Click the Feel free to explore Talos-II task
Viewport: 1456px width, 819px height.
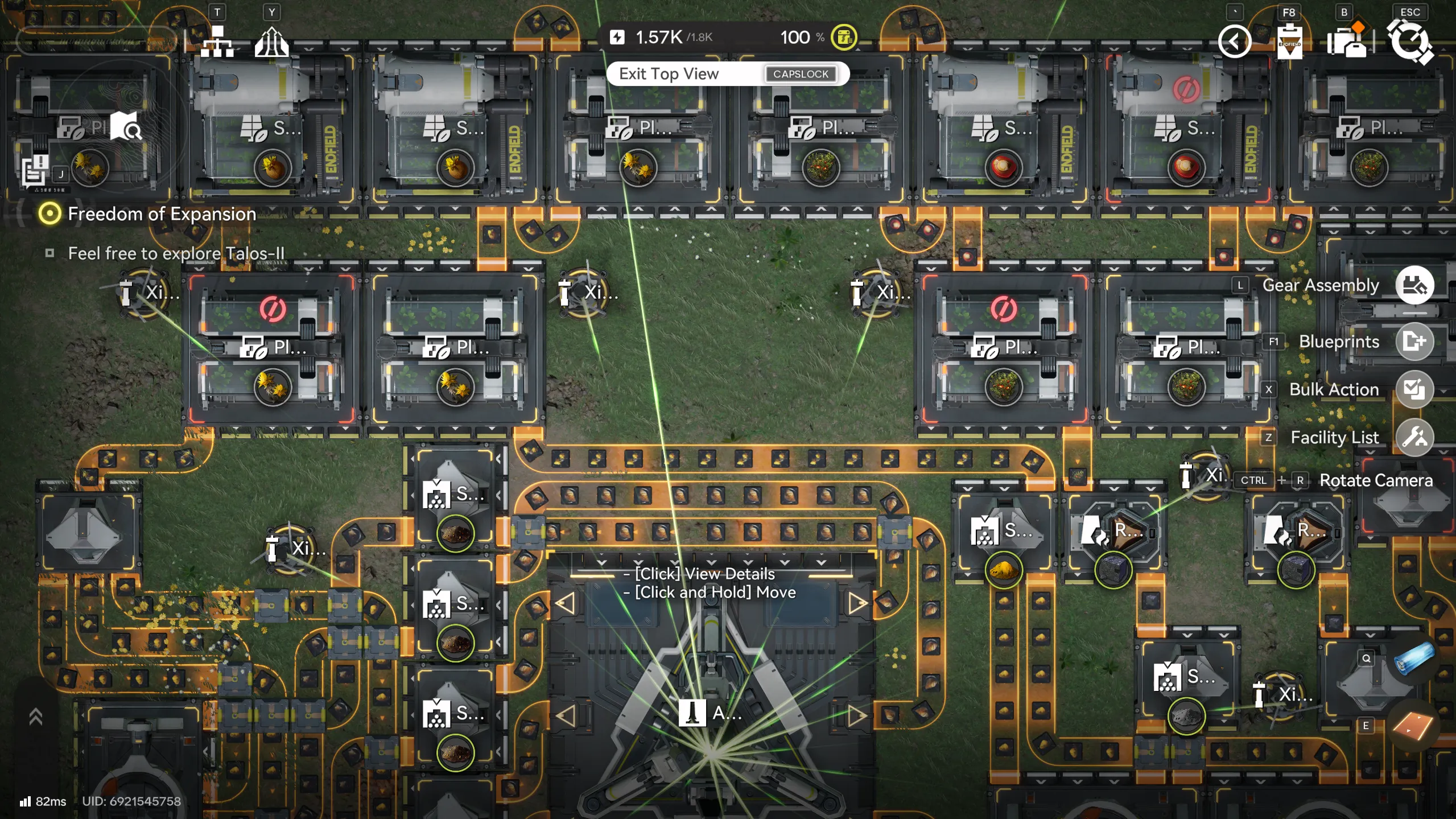[176, 254]
